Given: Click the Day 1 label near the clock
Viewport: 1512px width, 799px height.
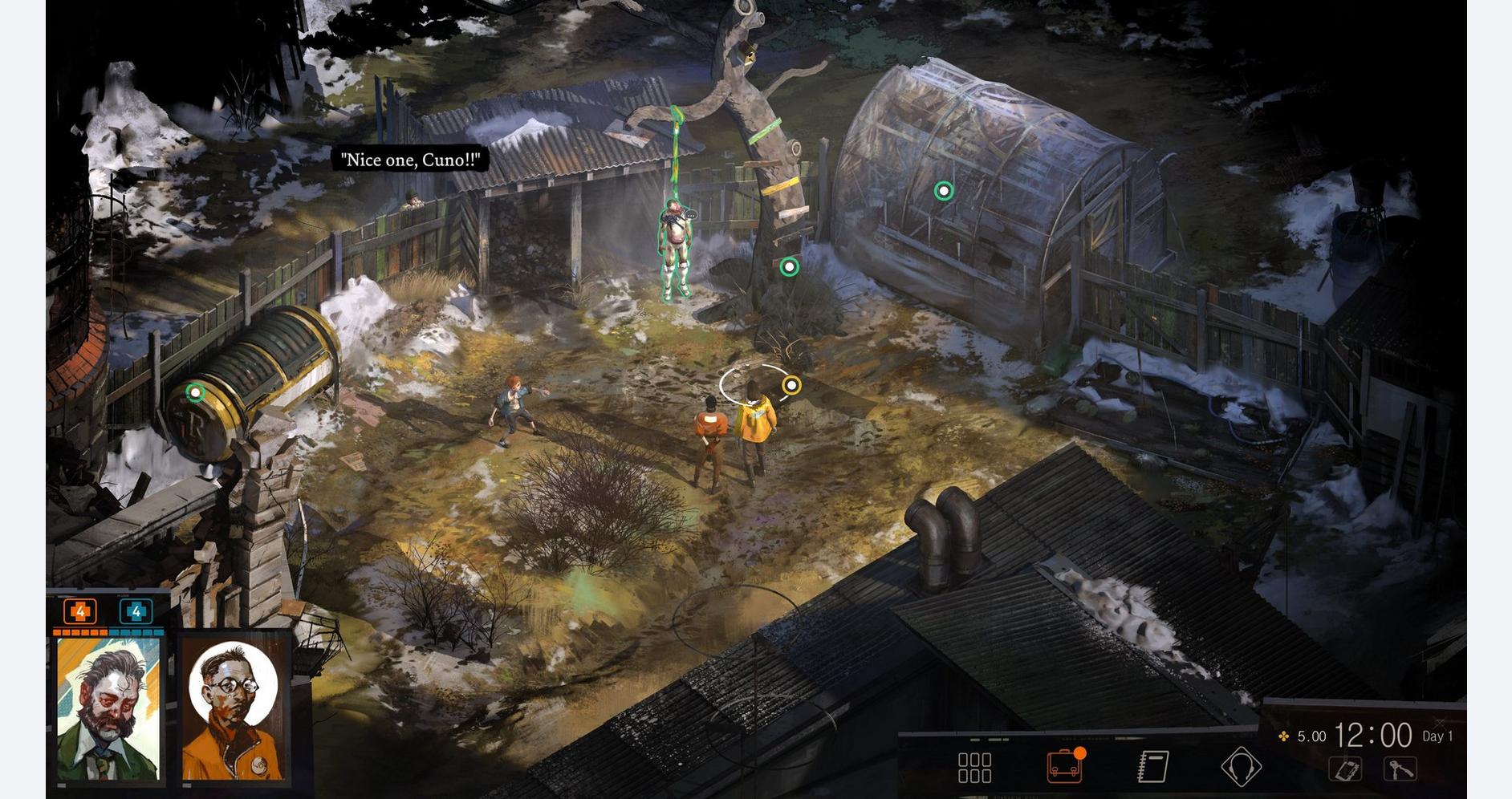Looking at the screenshot, I should [x=1439, y=734].
